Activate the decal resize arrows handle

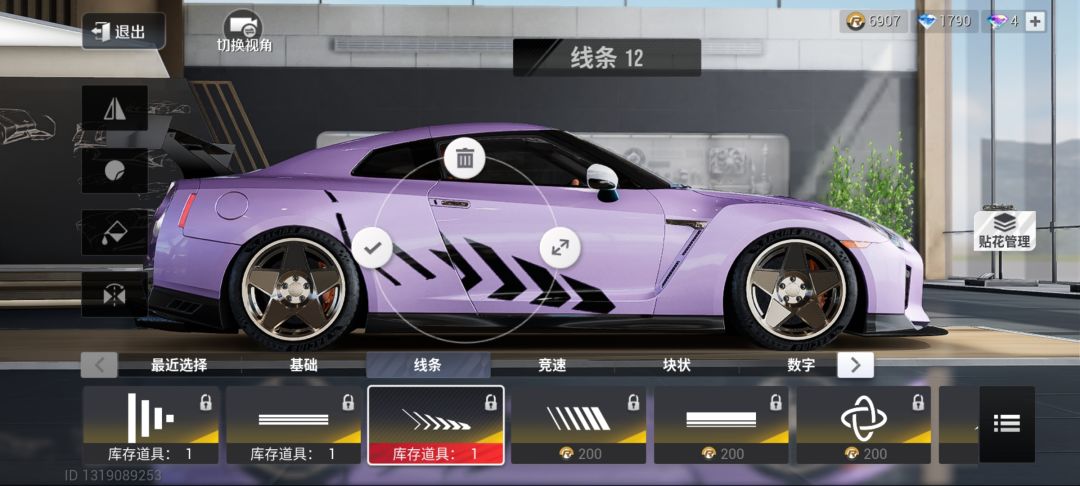click(559, 246)
